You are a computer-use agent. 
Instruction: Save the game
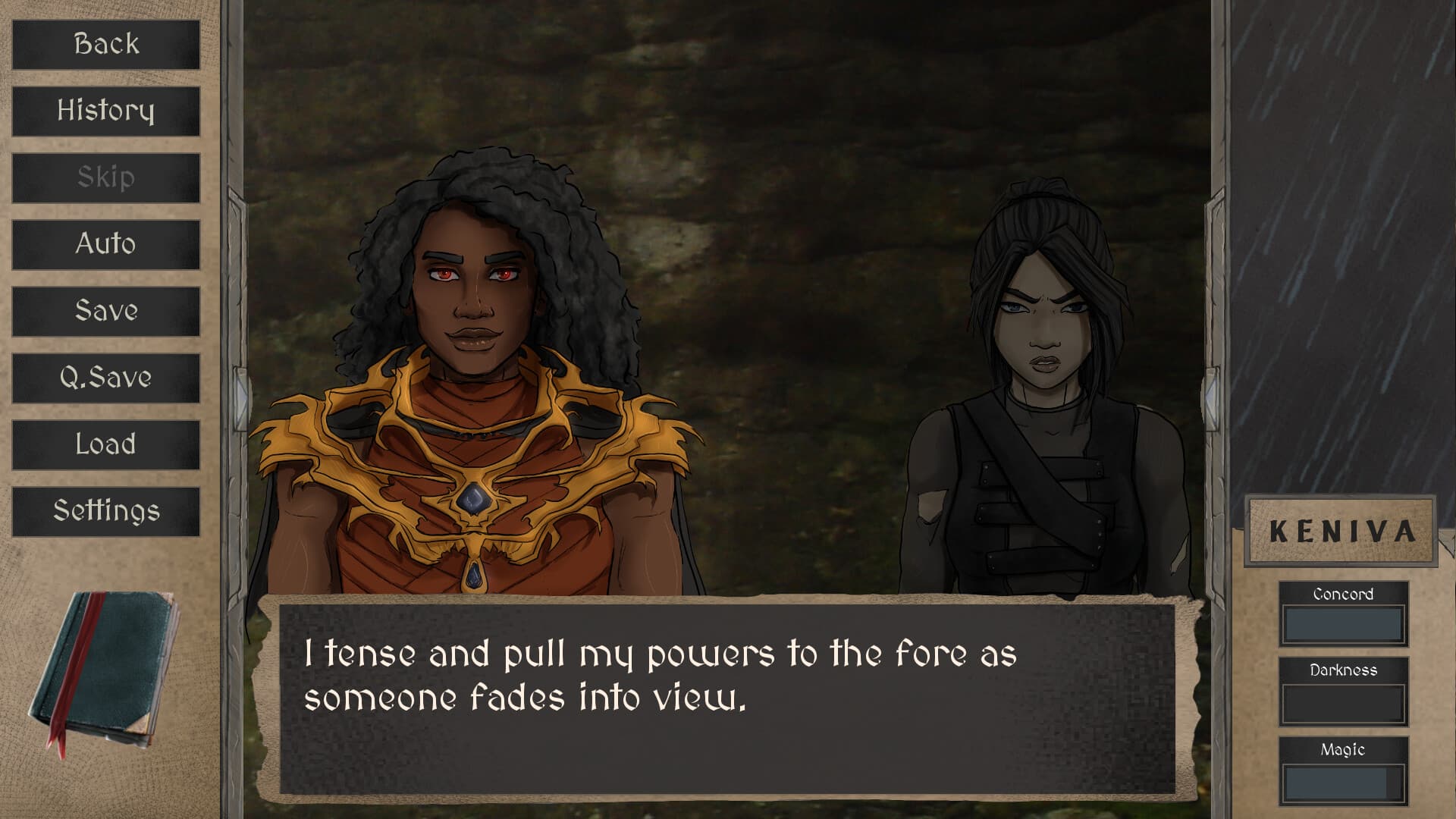(x=105, y=311)
